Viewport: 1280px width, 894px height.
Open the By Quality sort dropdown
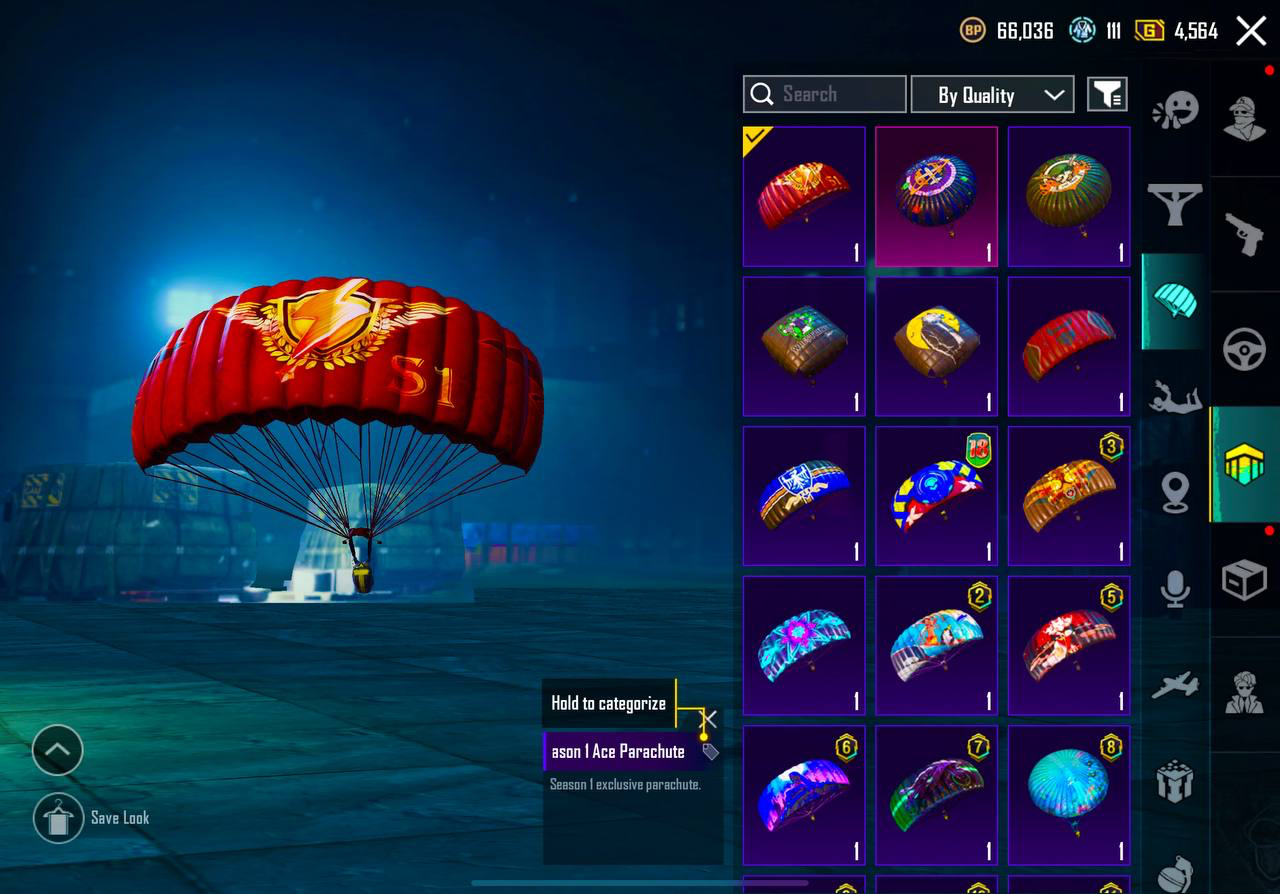[x=992, y=95]
